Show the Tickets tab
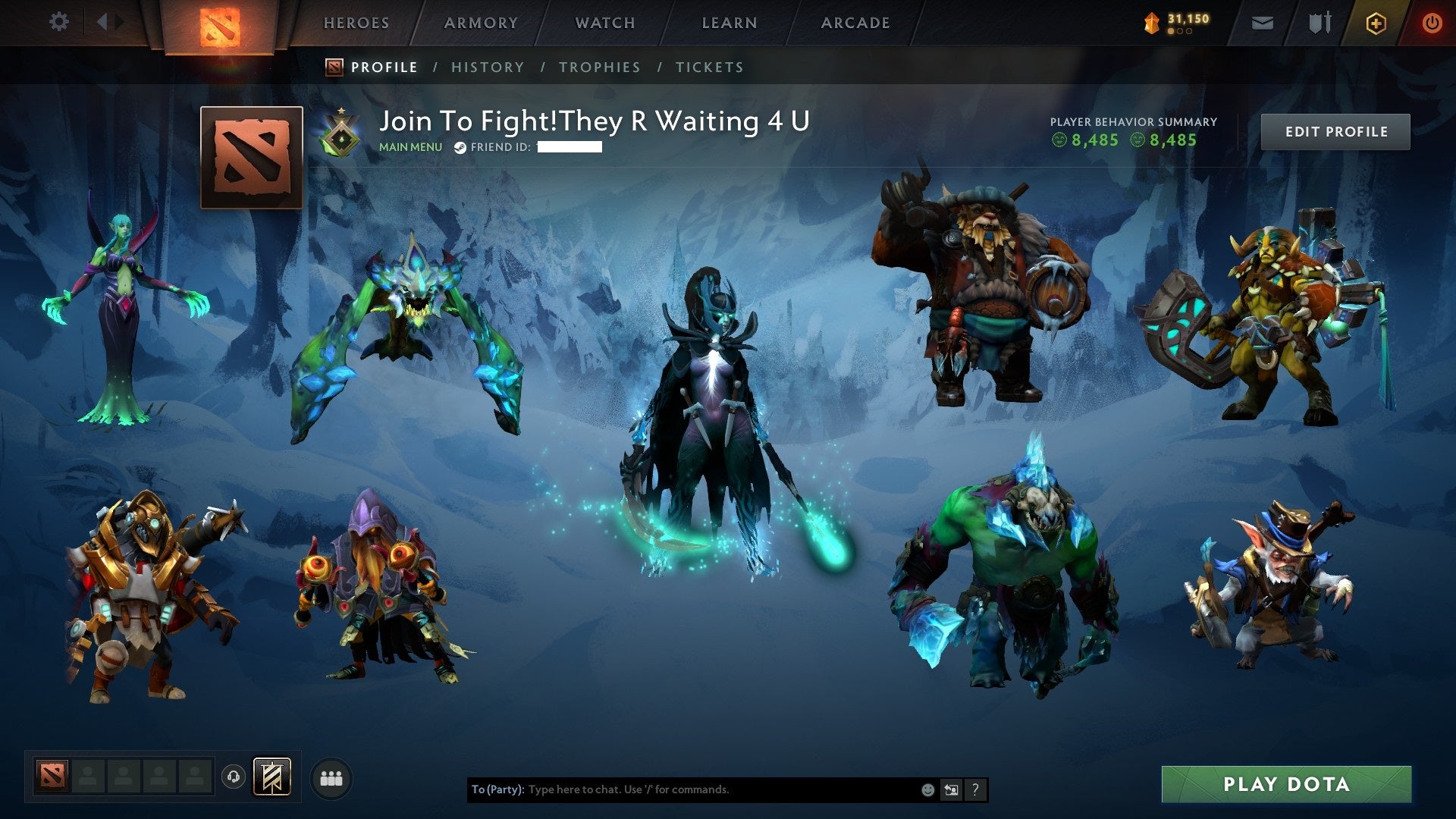 [x=710, y=67]
